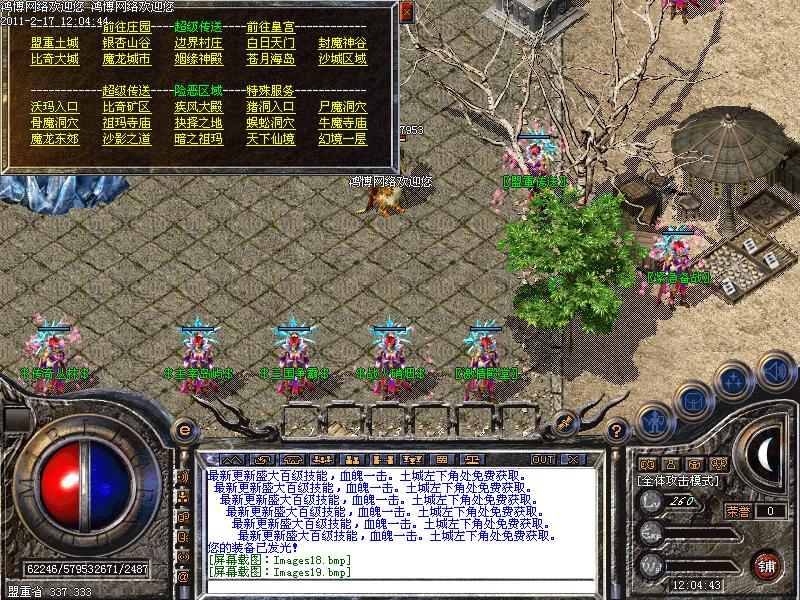Travel to 魔龙城市

coord(127,59)
